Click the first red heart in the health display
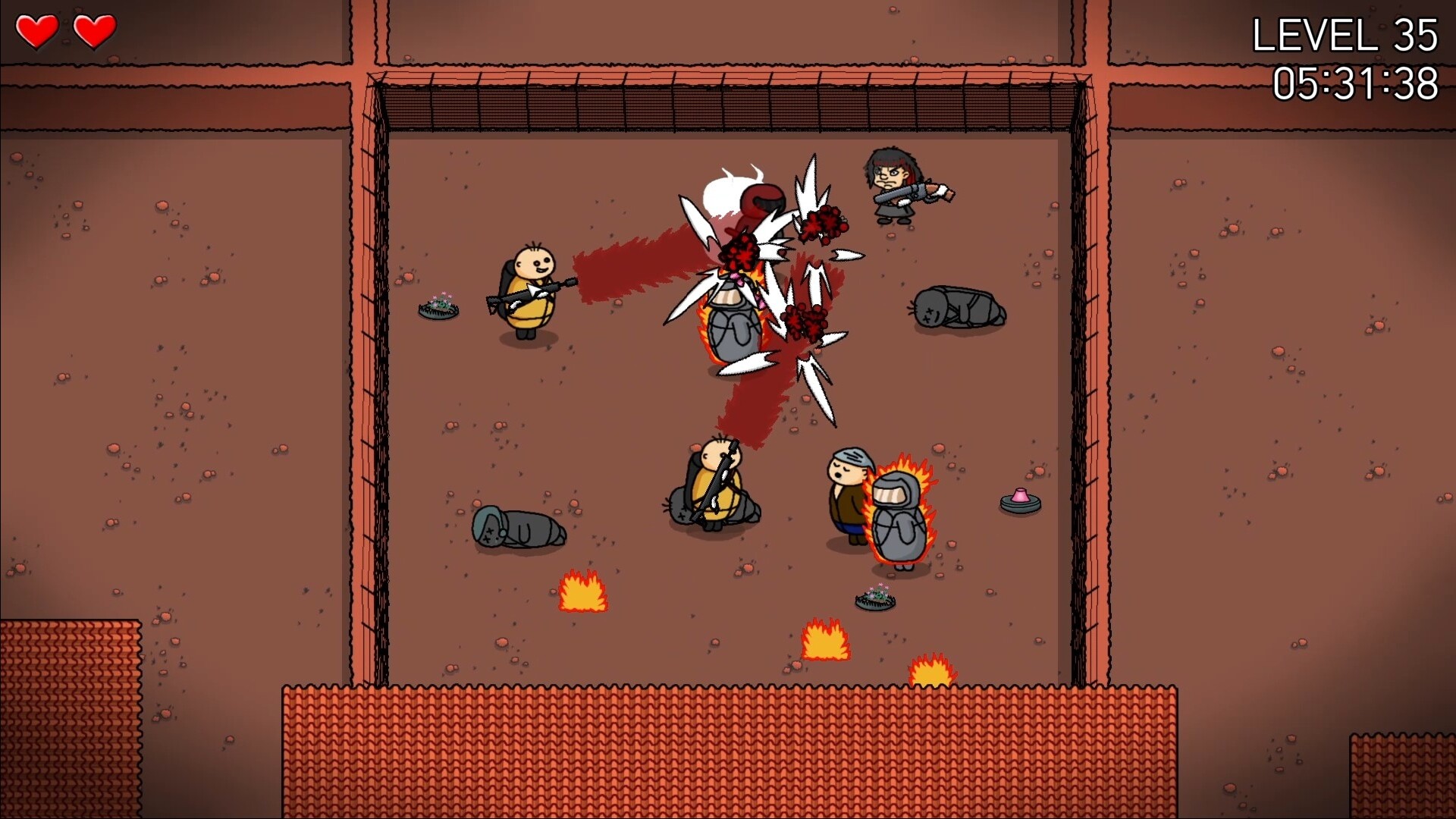This screenshot has height=819, width=1456. 39,30
